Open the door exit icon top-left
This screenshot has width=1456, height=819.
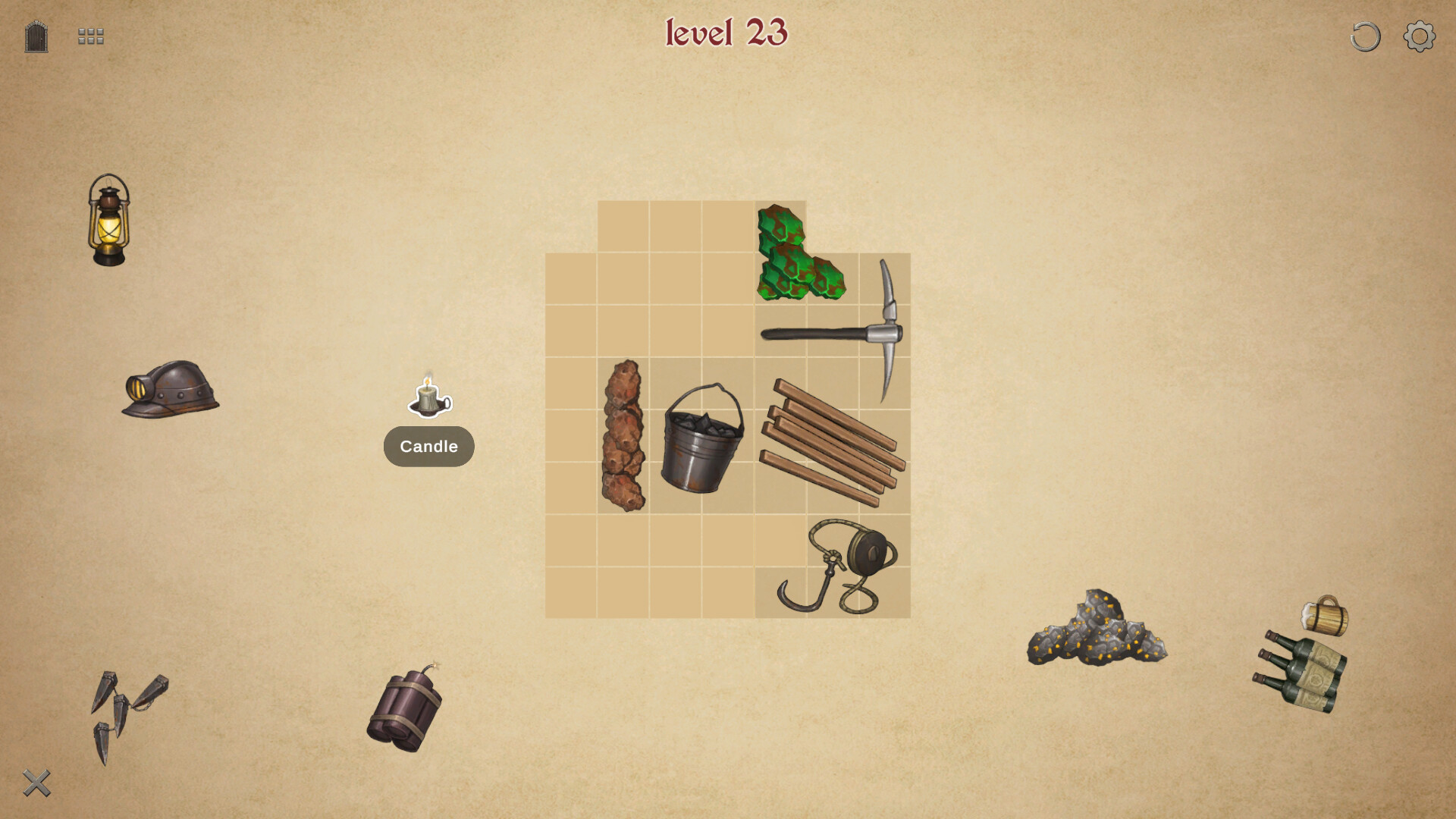(35, 36)
